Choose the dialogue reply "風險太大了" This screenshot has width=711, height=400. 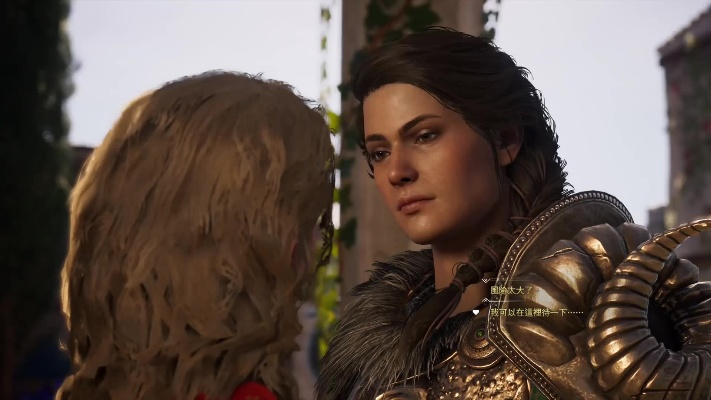511,291
